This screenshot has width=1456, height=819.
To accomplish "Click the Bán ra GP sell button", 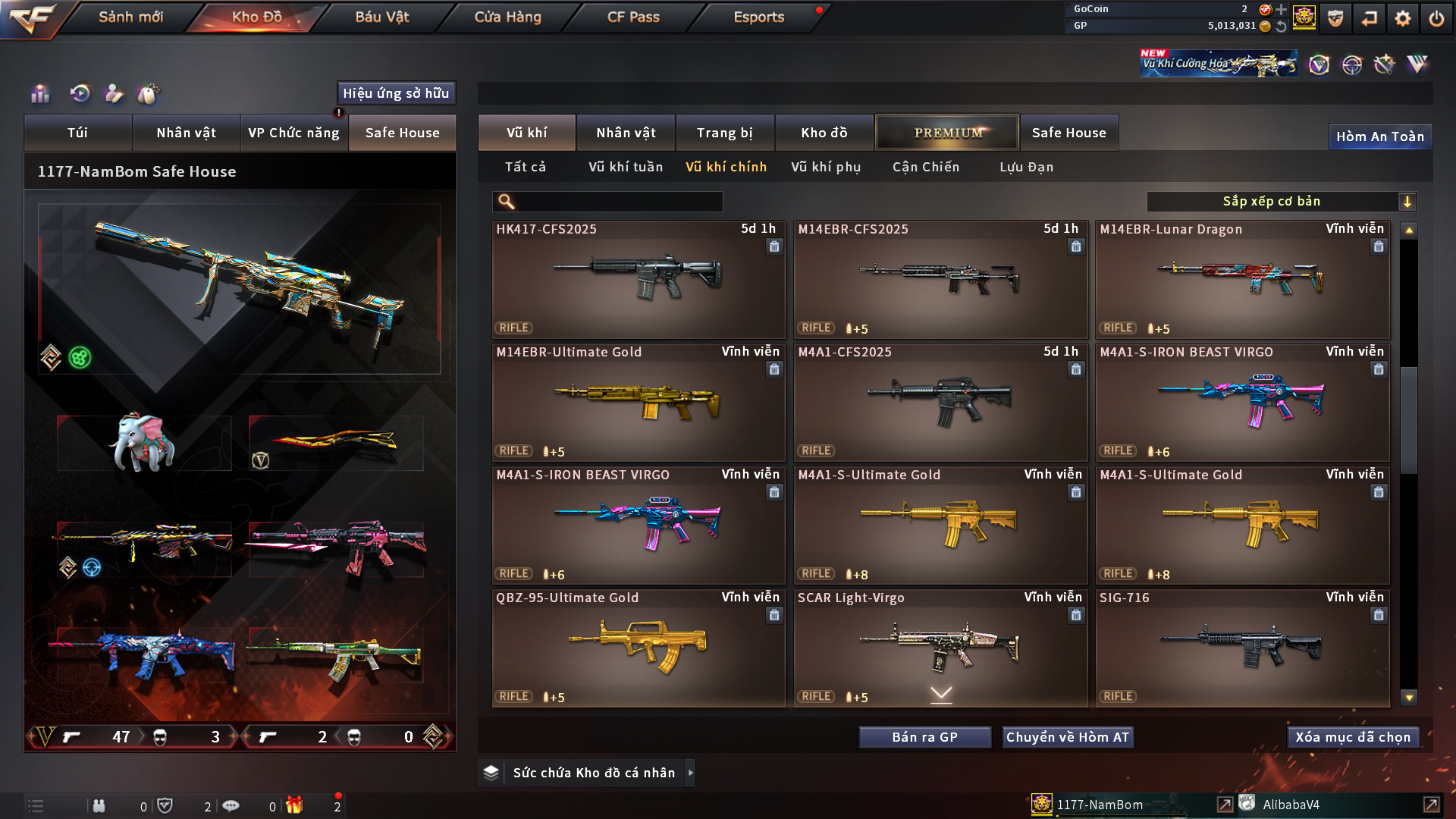I will (924, 737).
